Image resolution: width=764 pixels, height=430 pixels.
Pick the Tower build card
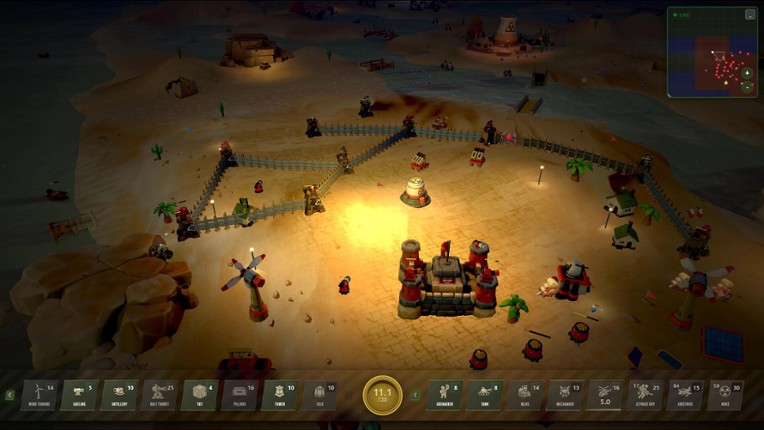pos(278,395)
